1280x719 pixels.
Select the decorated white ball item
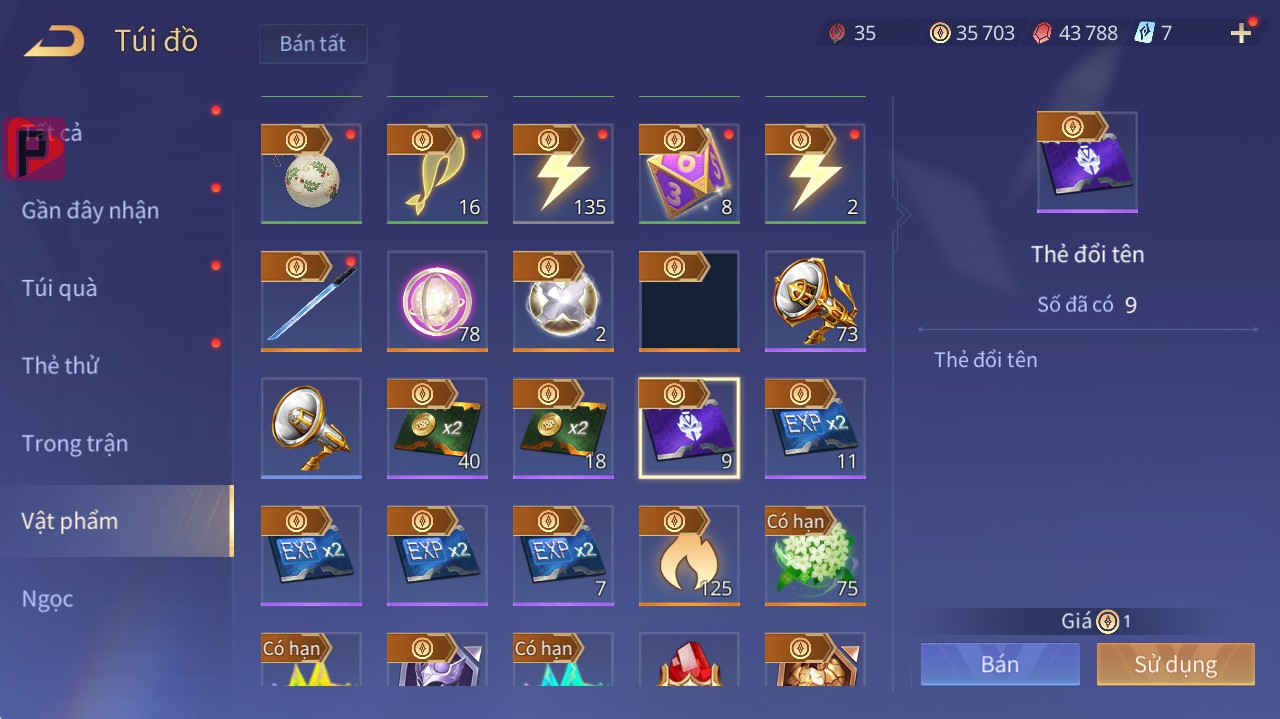(x=311, y=173)
